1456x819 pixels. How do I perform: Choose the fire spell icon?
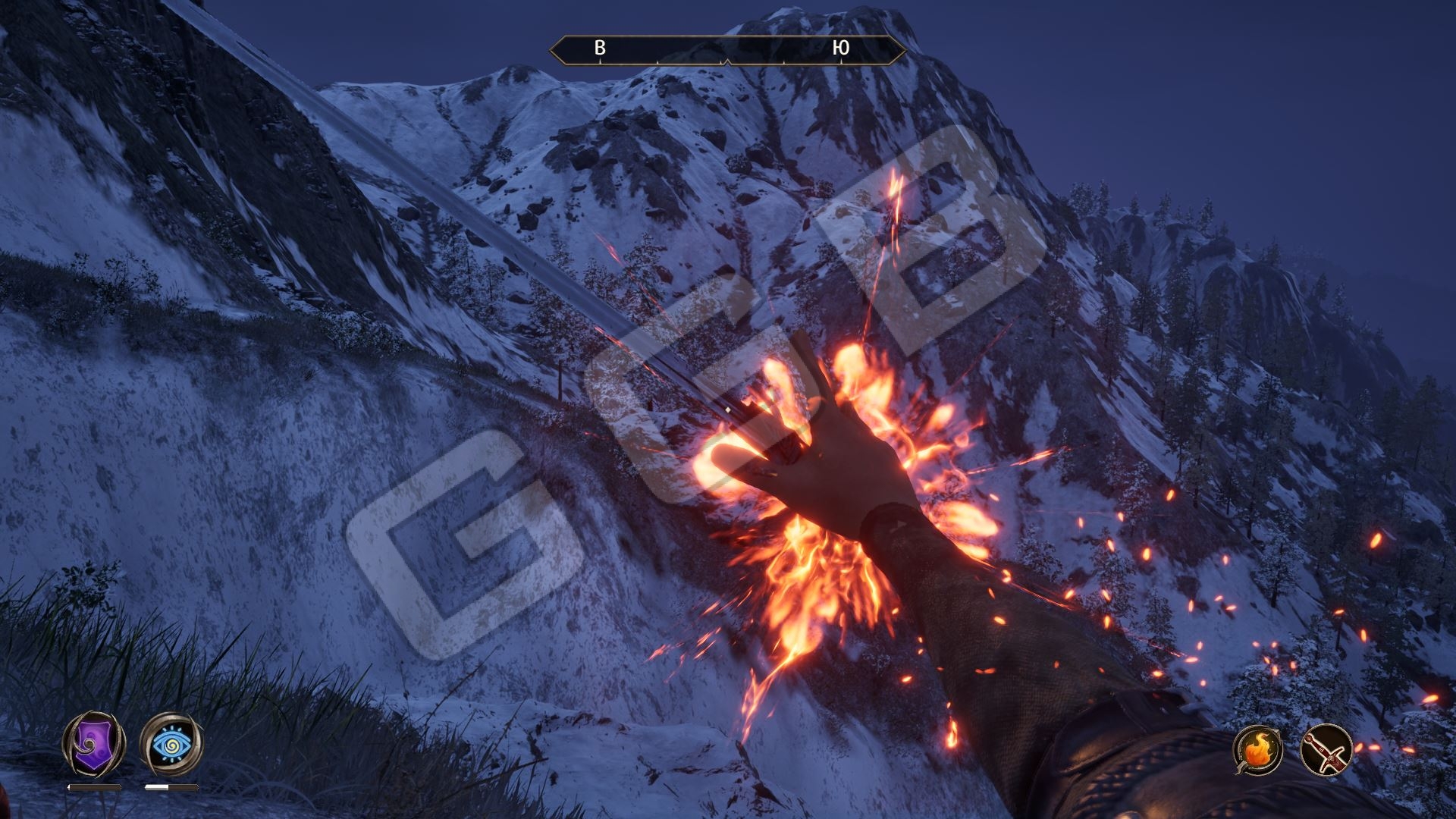[1258, 752]
